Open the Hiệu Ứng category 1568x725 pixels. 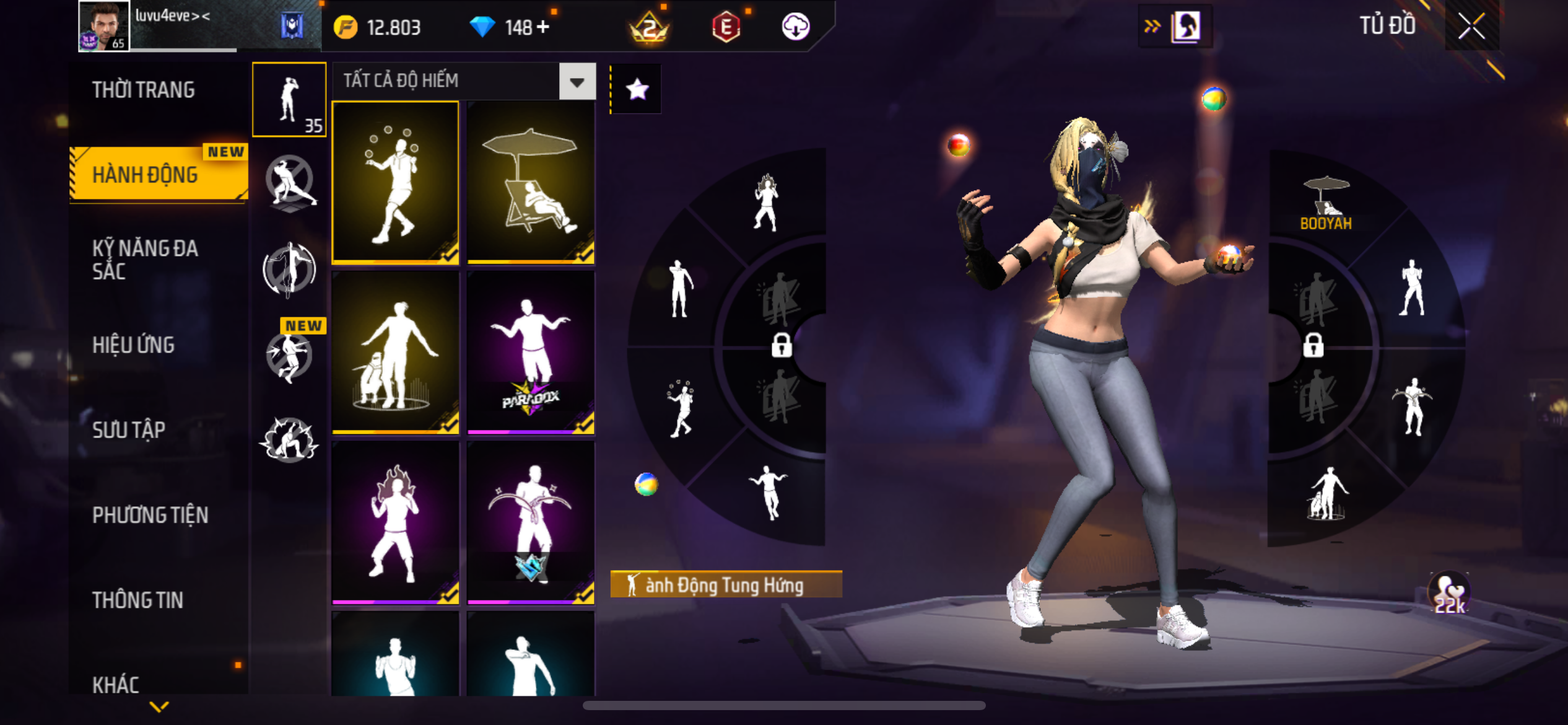tap(133, 345)
